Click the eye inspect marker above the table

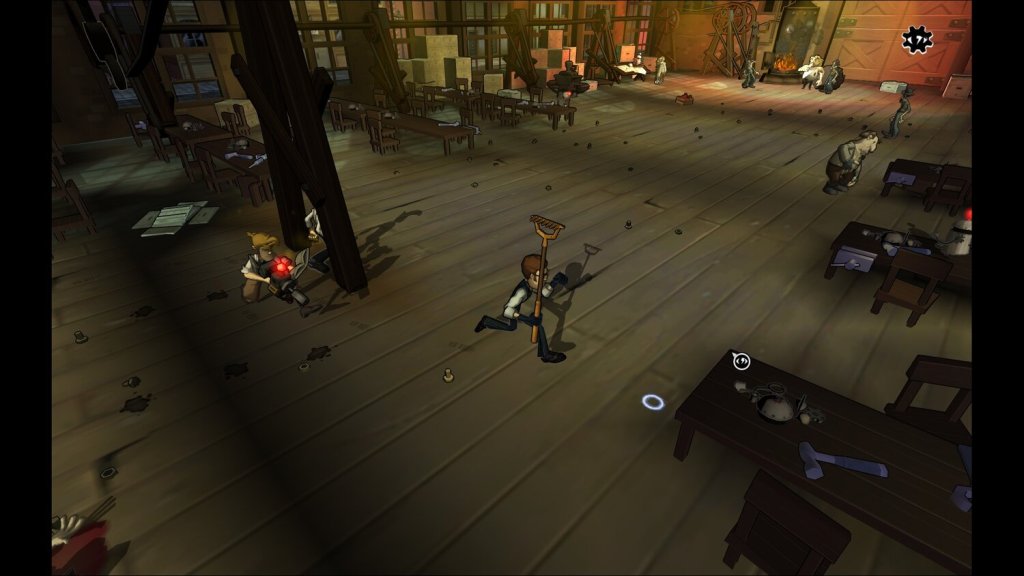pos(741,361)
